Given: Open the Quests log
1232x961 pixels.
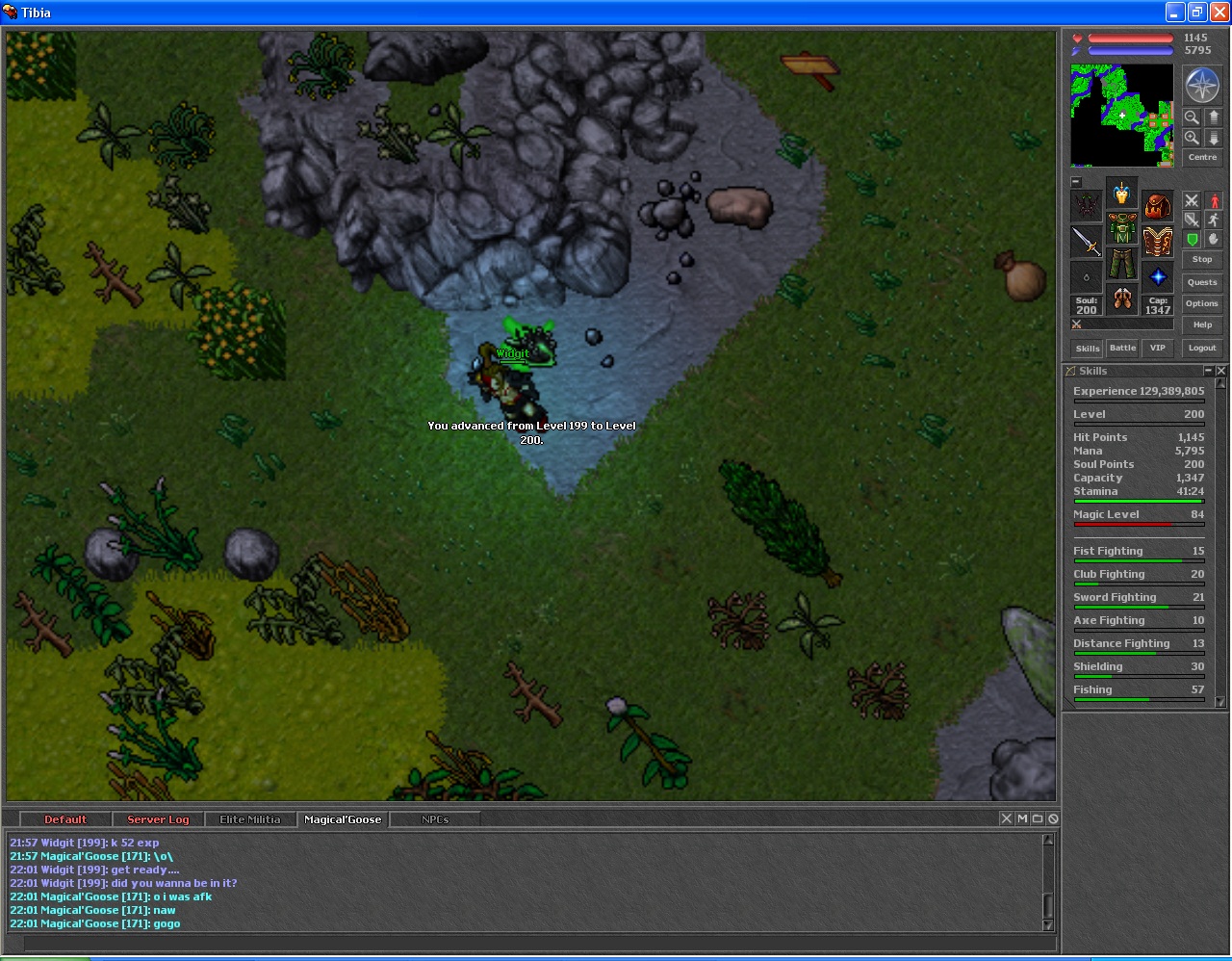Looking at the screenshot, I should pos(1201,282).
